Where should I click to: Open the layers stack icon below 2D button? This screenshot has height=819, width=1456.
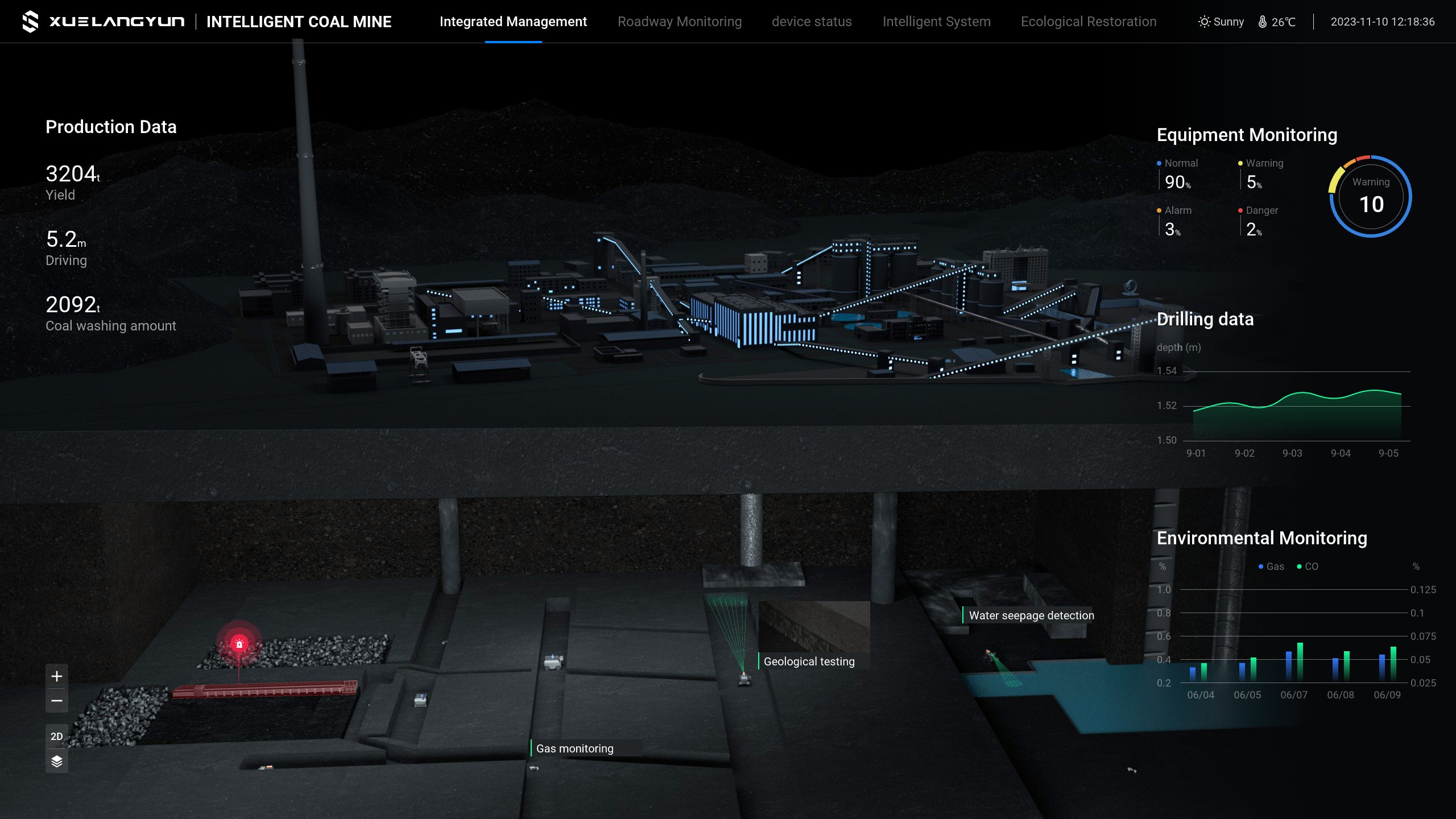click(x=56, y=760)
